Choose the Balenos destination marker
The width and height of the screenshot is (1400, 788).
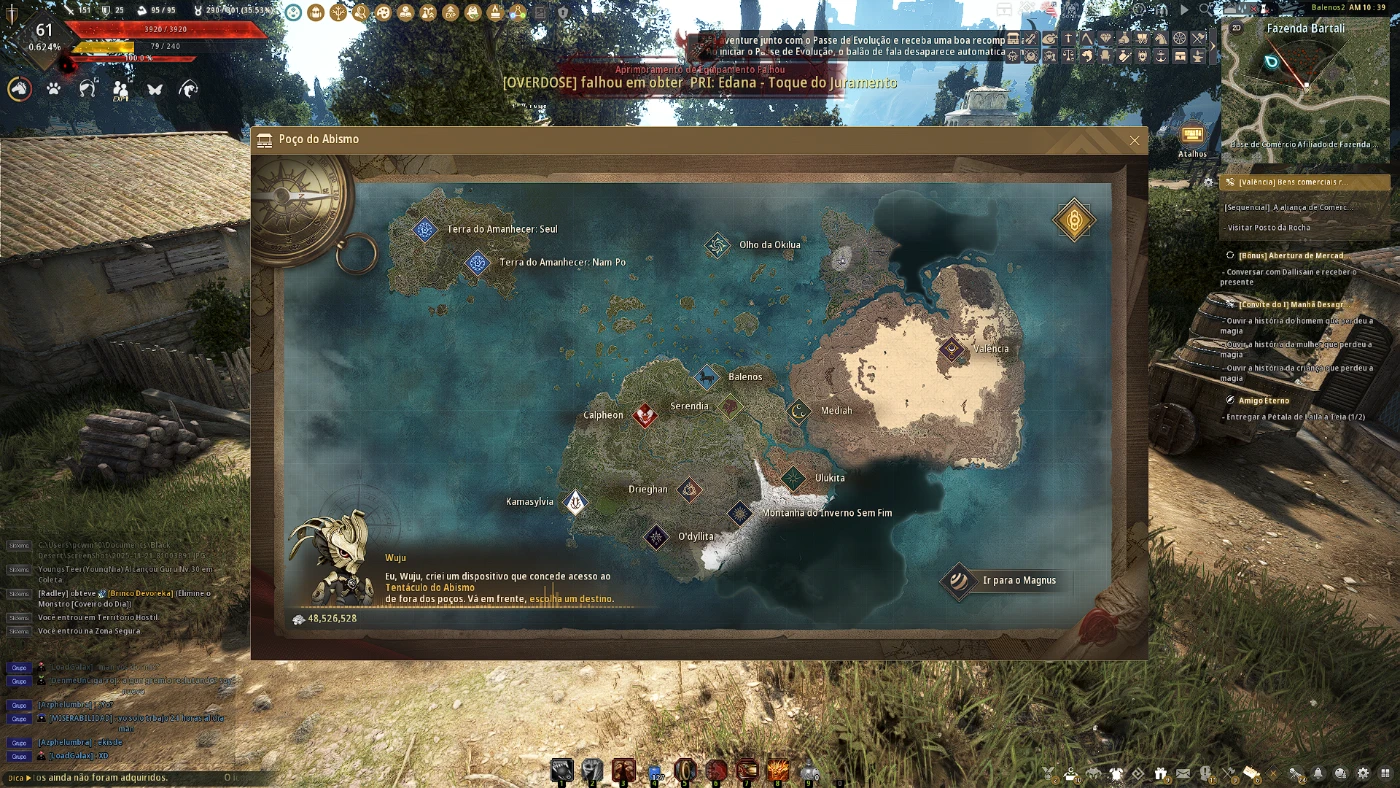point(708,377)
